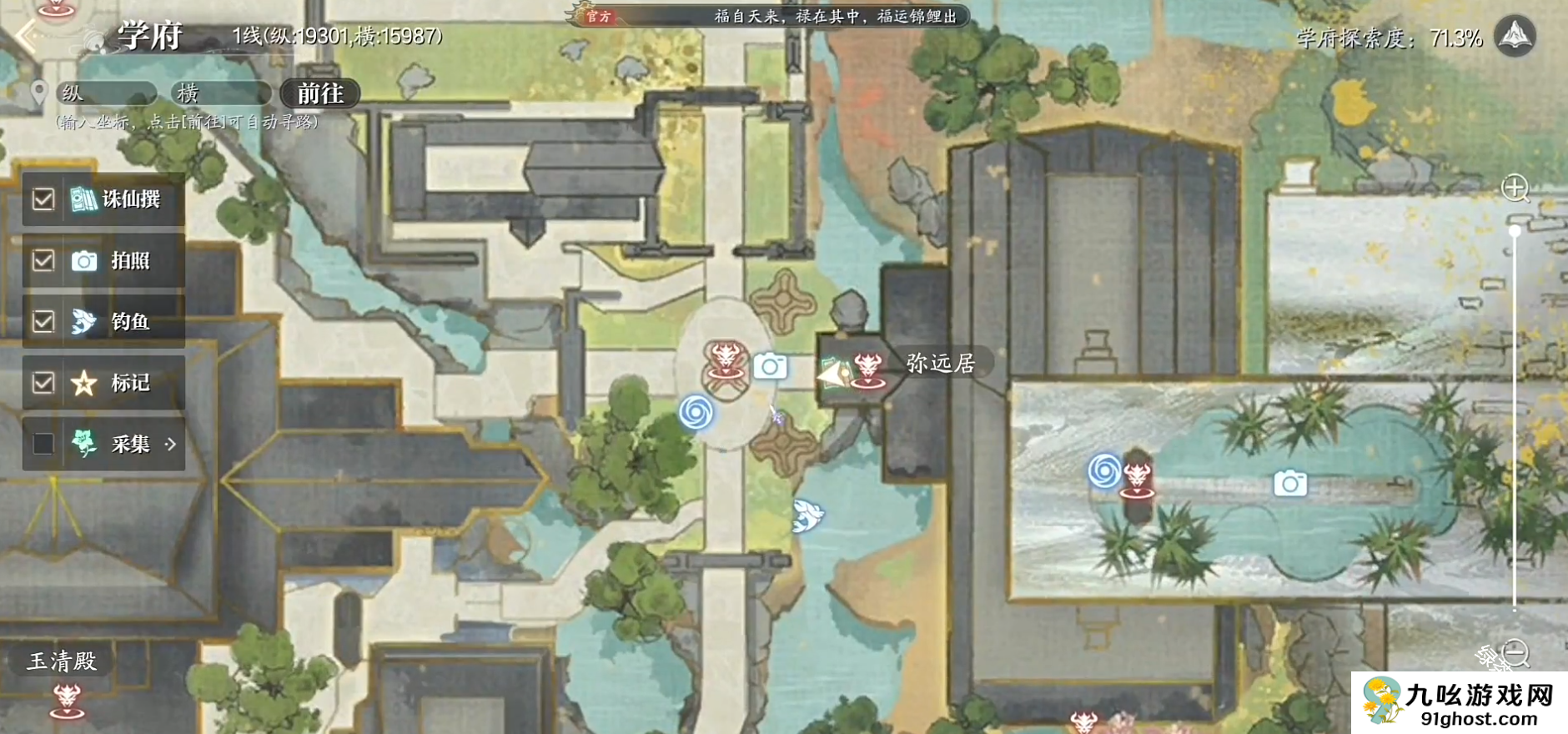This screenshot has width=1568, height=734.
Task: Click the 前往 auto-path button
Action: pyautogui.click(x=320, y=93)
